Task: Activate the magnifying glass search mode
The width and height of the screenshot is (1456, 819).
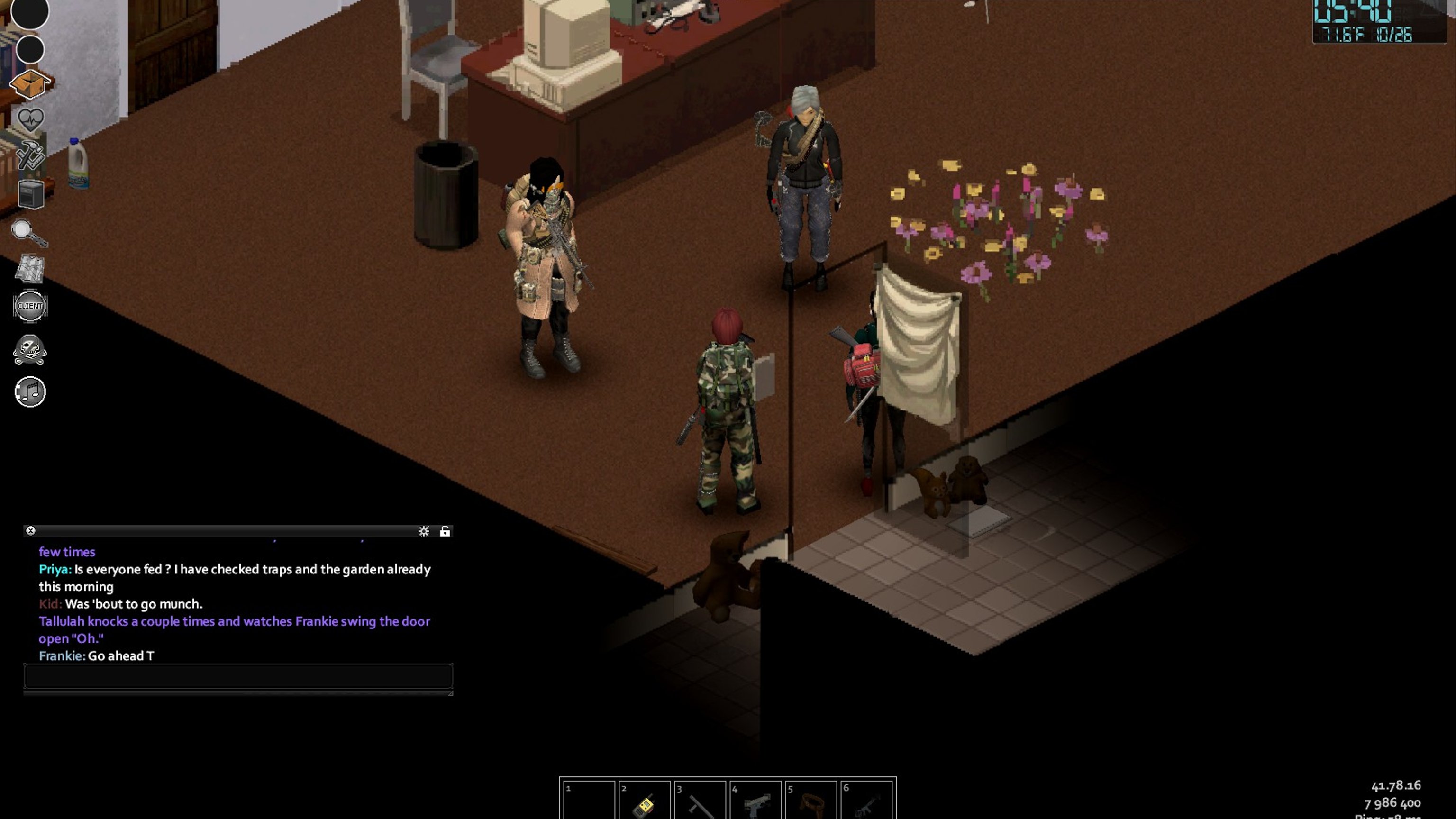Action: point(29,232)
